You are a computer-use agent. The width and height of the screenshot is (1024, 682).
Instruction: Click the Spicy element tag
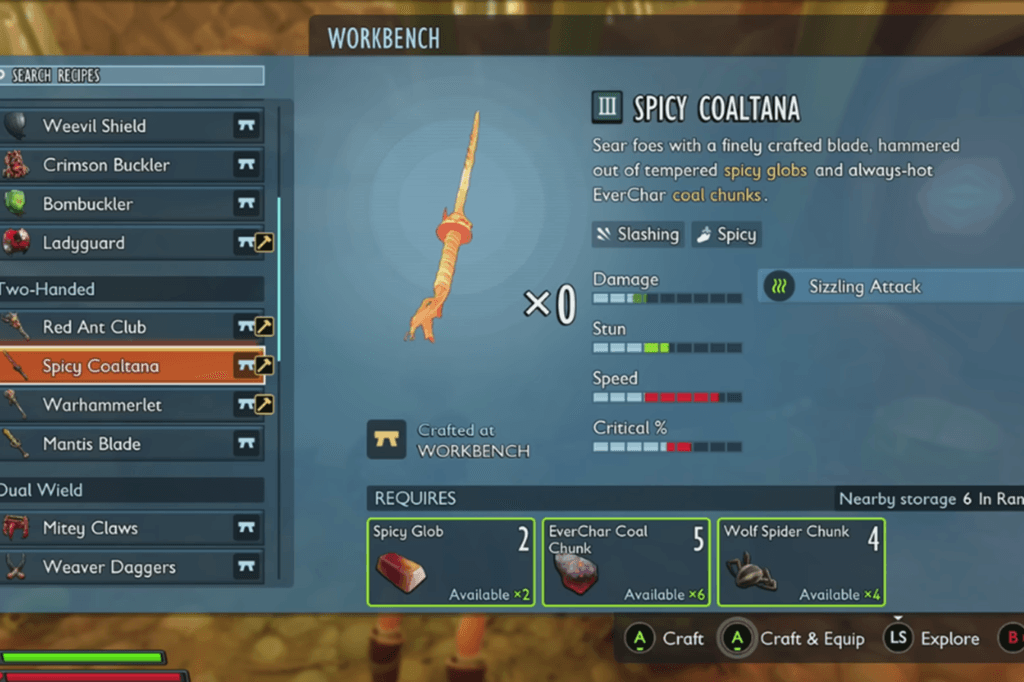726,235
